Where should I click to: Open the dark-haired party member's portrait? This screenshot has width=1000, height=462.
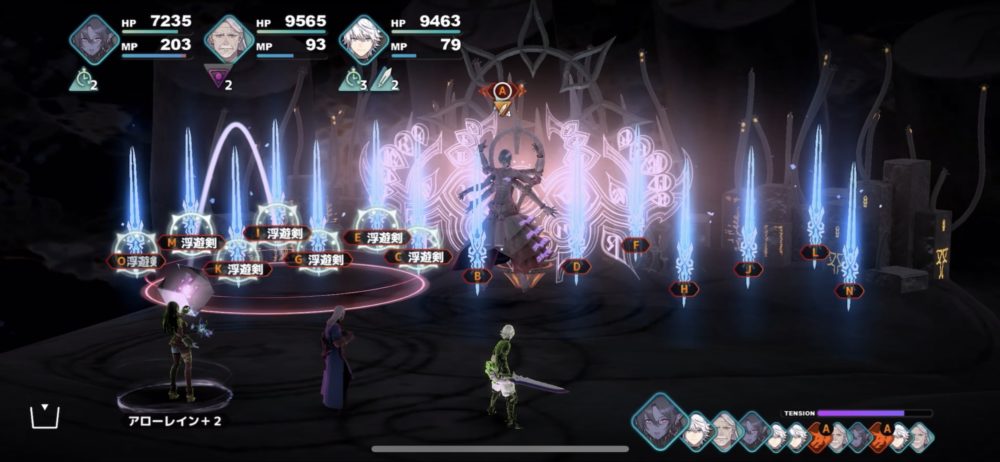click(94, 40)
